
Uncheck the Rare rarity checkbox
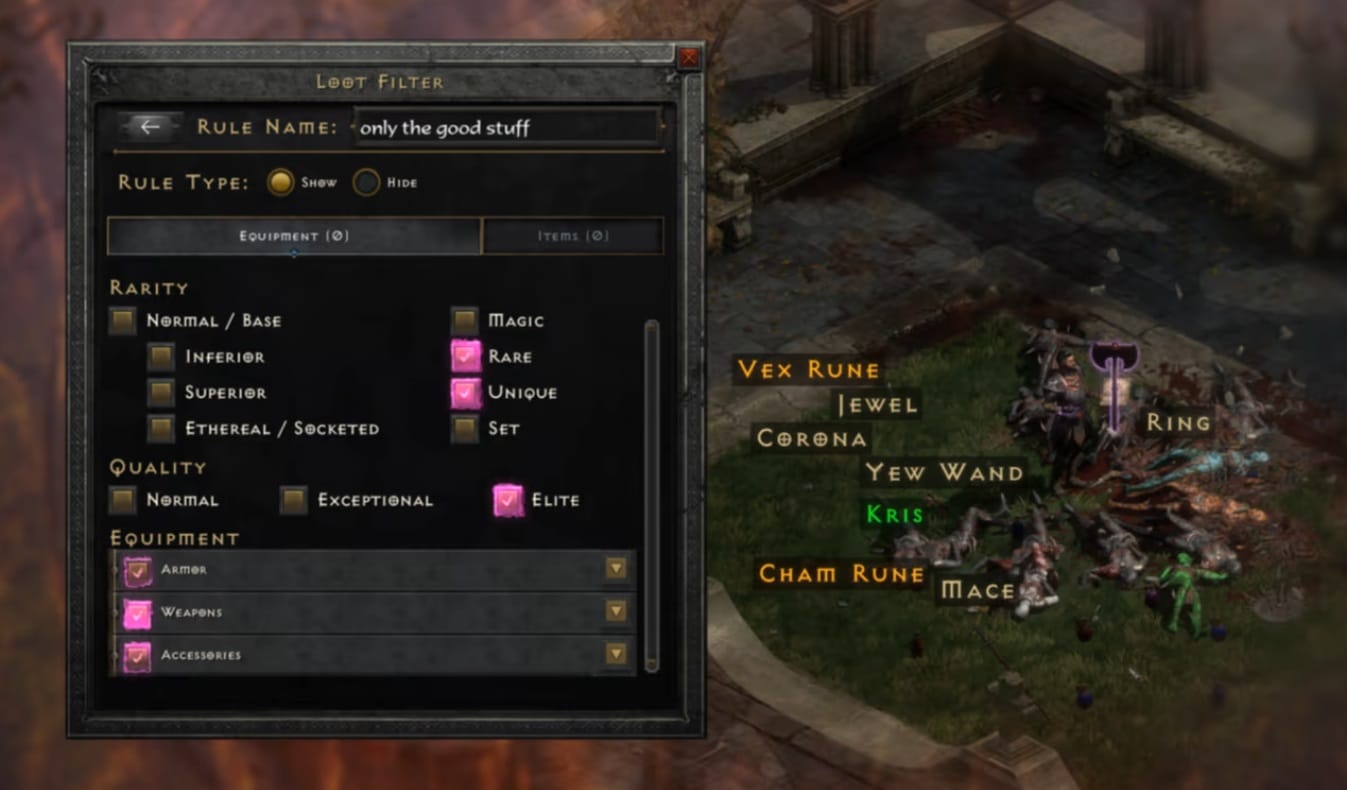[465, 357]
